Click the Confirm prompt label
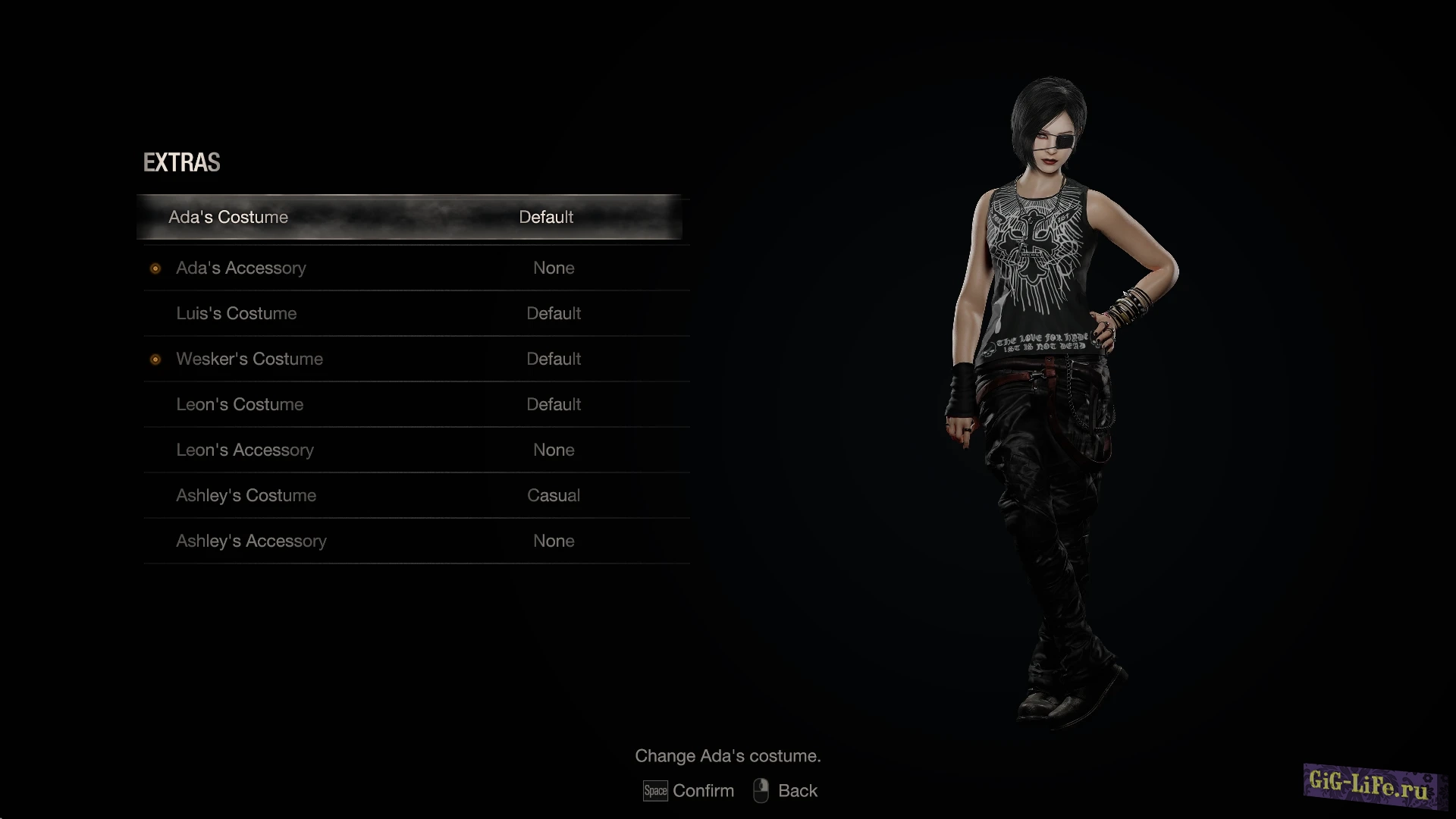The height and width of the screenshot is (819, 1456). [x=702, y=791]
